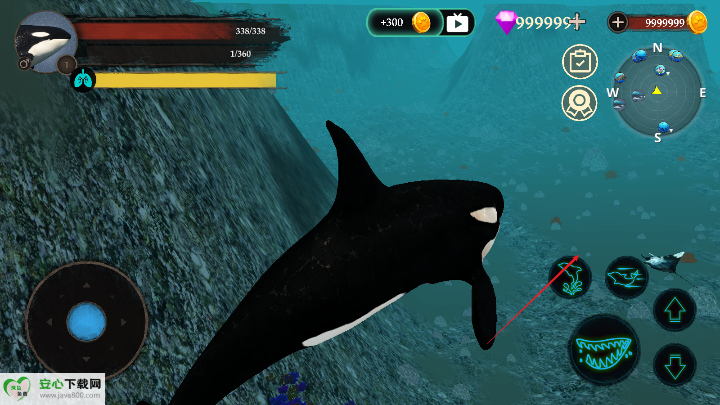
Task: Tap the blue virtual joystick knob
Action: click(87, 322)
